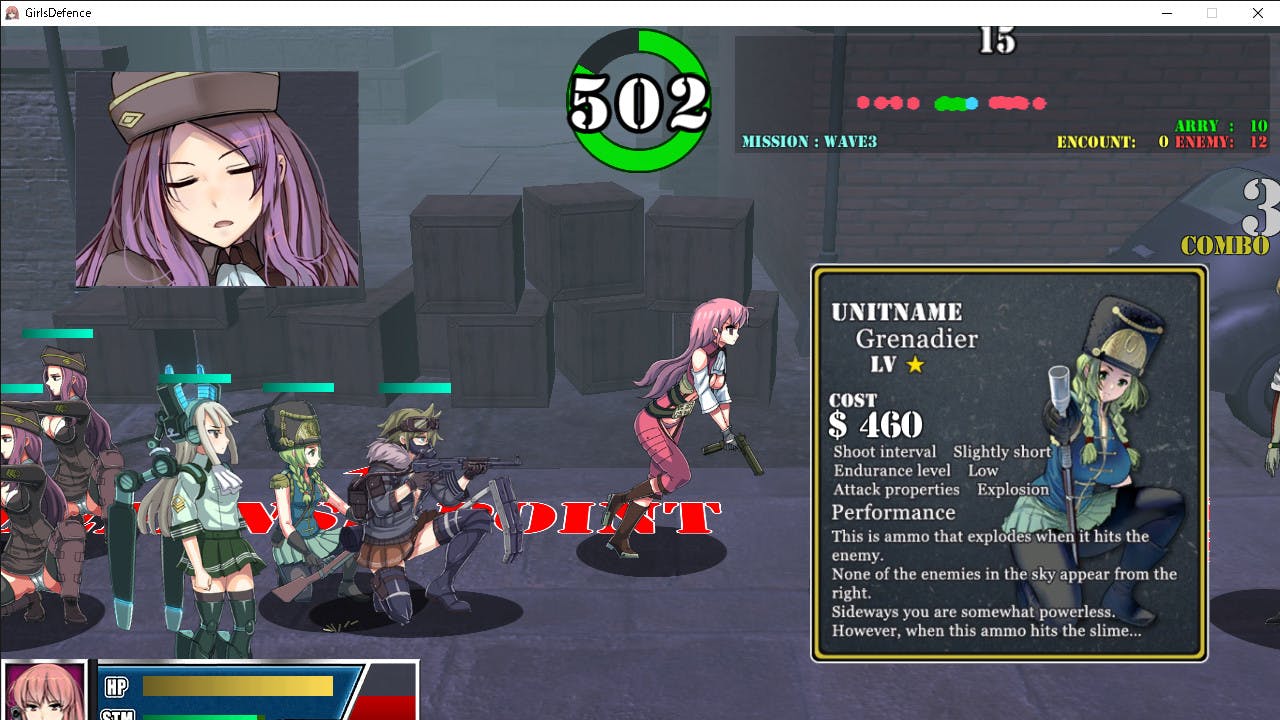Click the yellow HP bar

tap(238, 686)
